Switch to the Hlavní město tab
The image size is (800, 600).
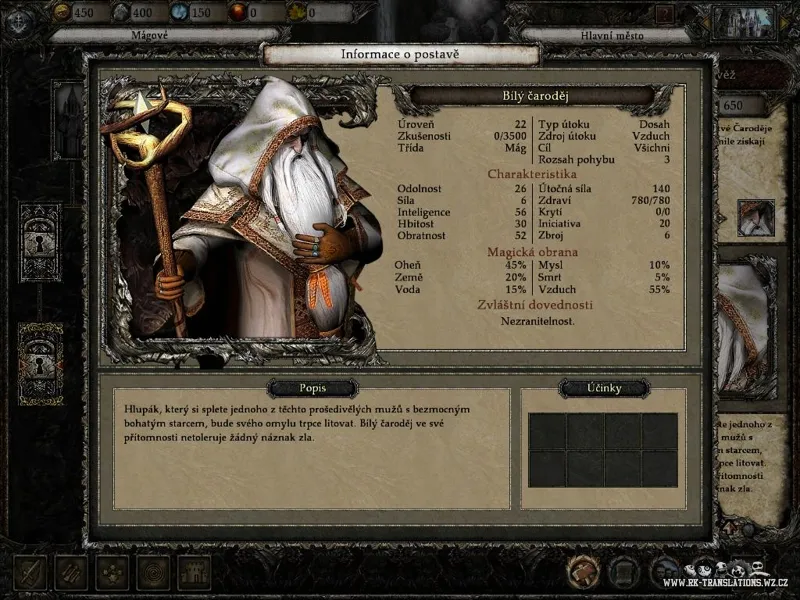point(603,34)
